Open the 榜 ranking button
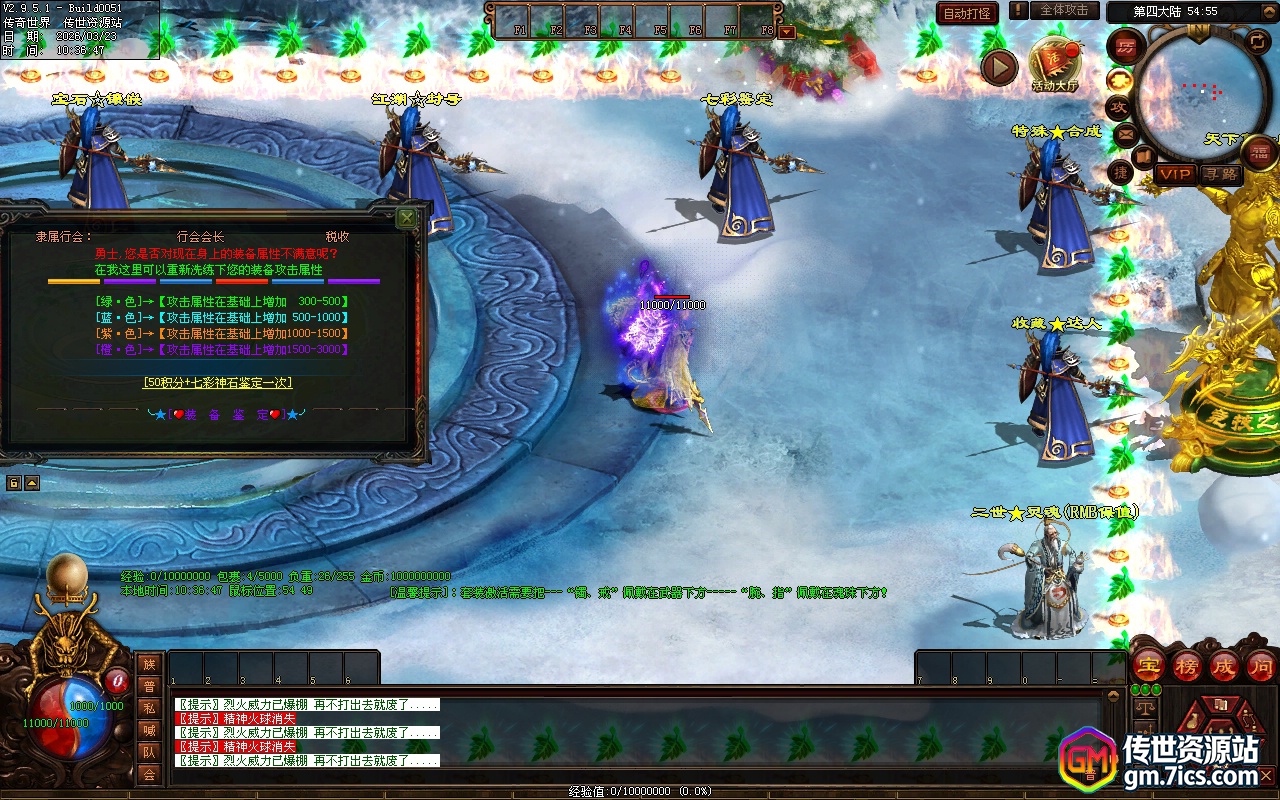 (x=1187, y=666)
